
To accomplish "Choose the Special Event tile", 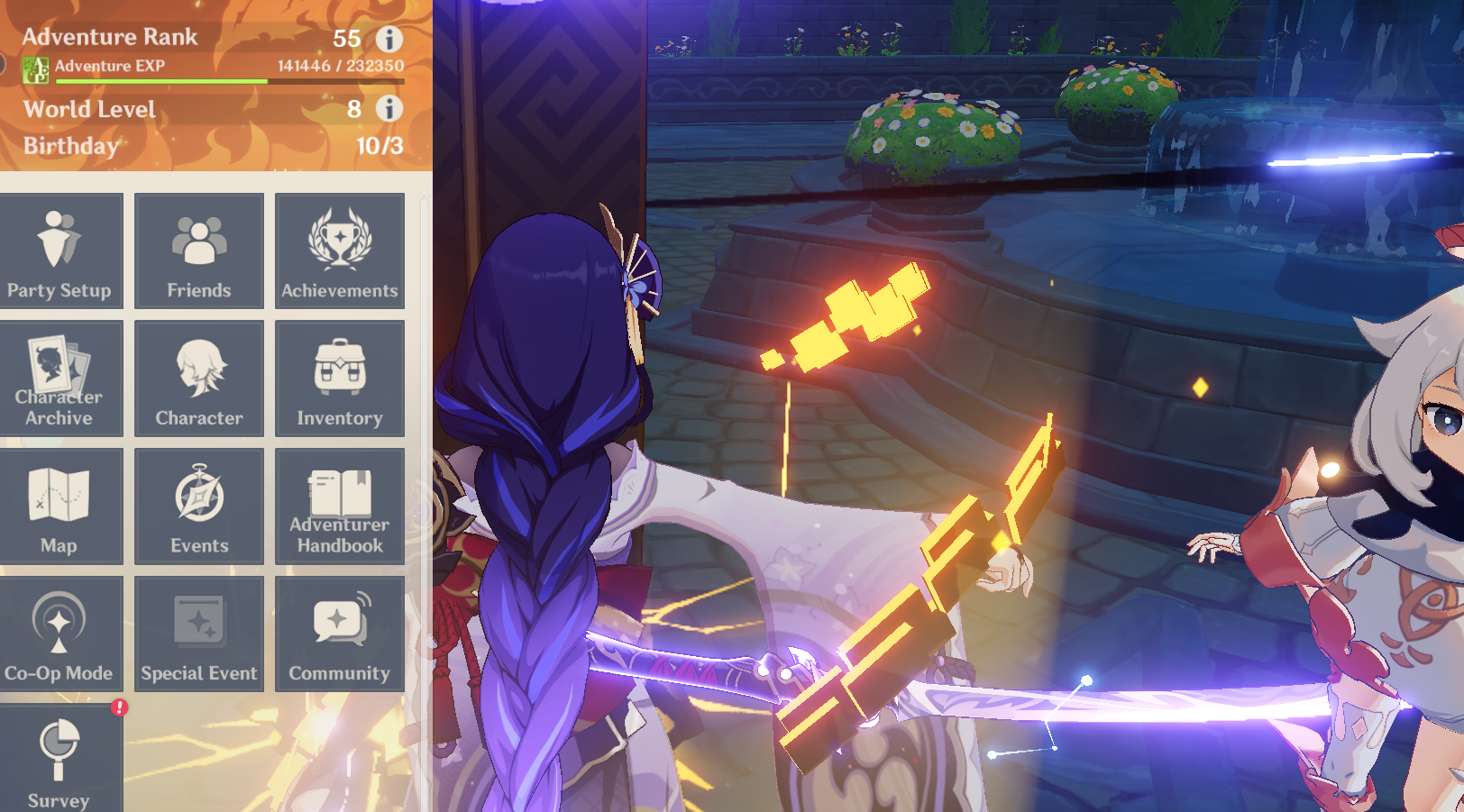I will [199, 634].
